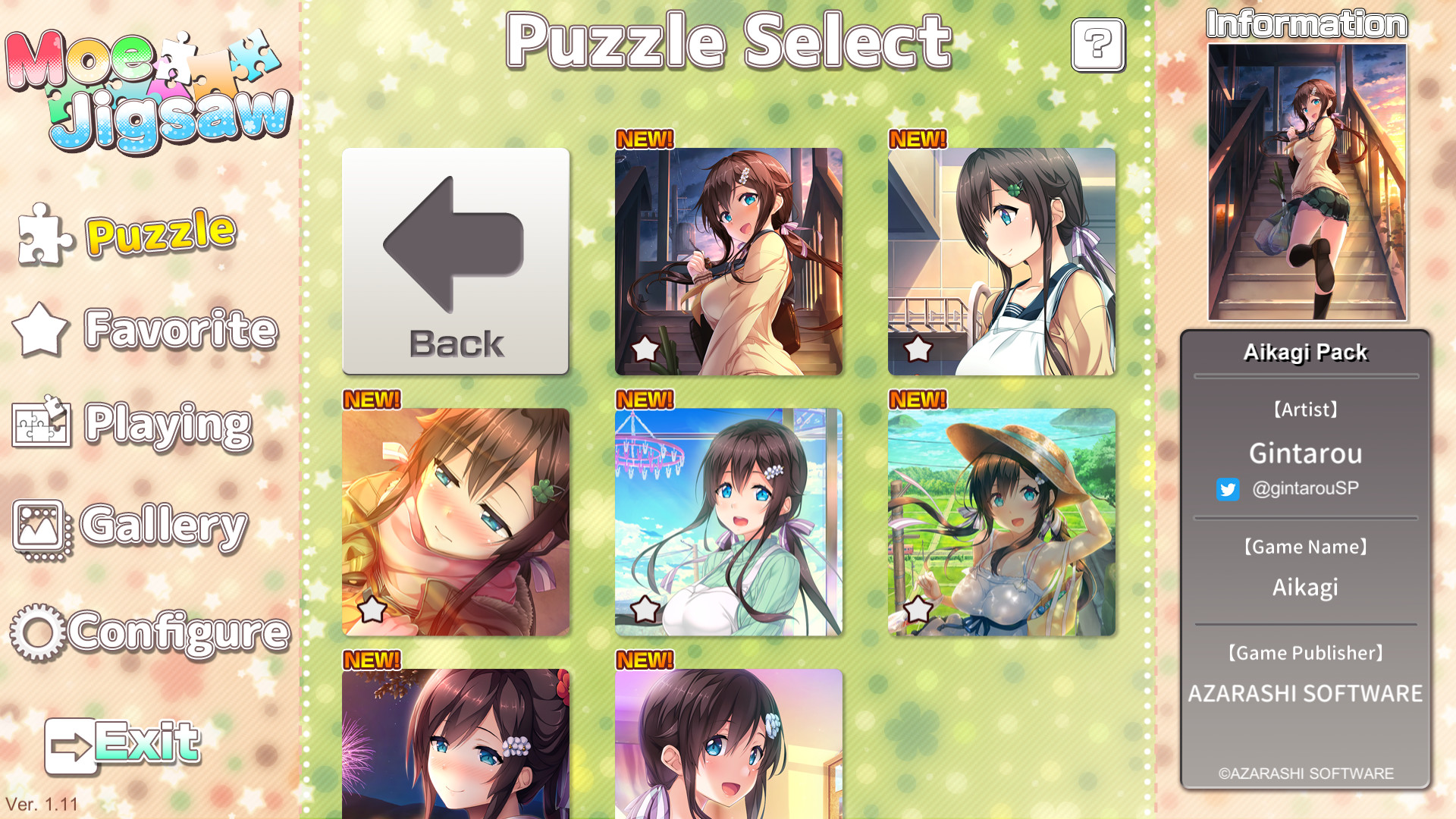1456x819 pixels.
Task: Toggle the star on the sun-hat girl puzzle
Action: (919, 607)
